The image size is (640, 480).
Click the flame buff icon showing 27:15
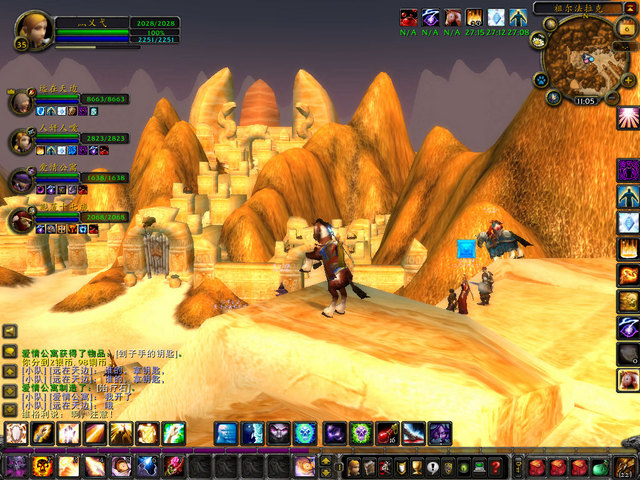pyautogui.click(x=474, y=17)
